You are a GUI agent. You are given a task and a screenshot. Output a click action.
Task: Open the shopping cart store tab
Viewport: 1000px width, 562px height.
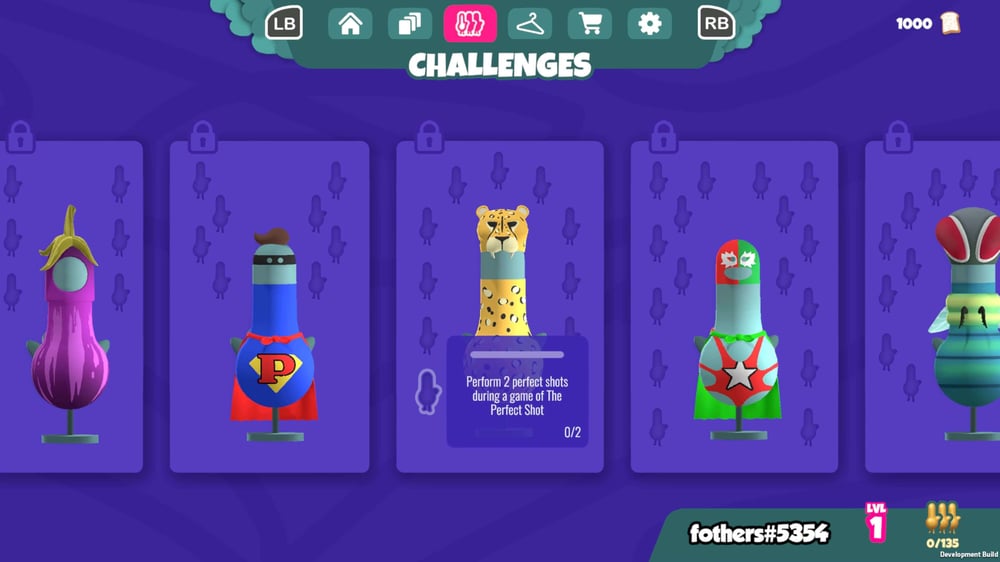[x=590, y=24]
